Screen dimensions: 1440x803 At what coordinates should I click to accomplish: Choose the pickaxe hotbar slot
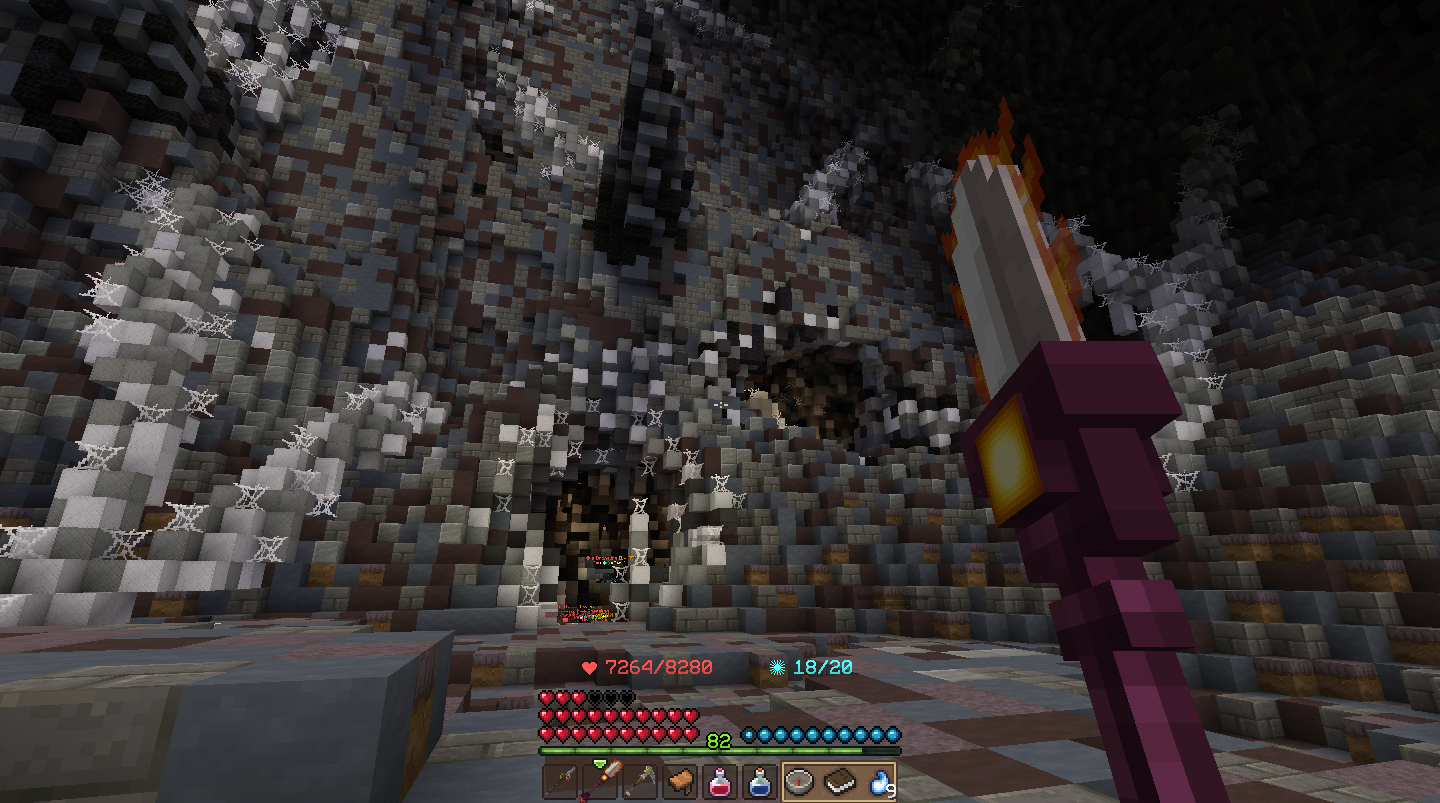[640, 780]
